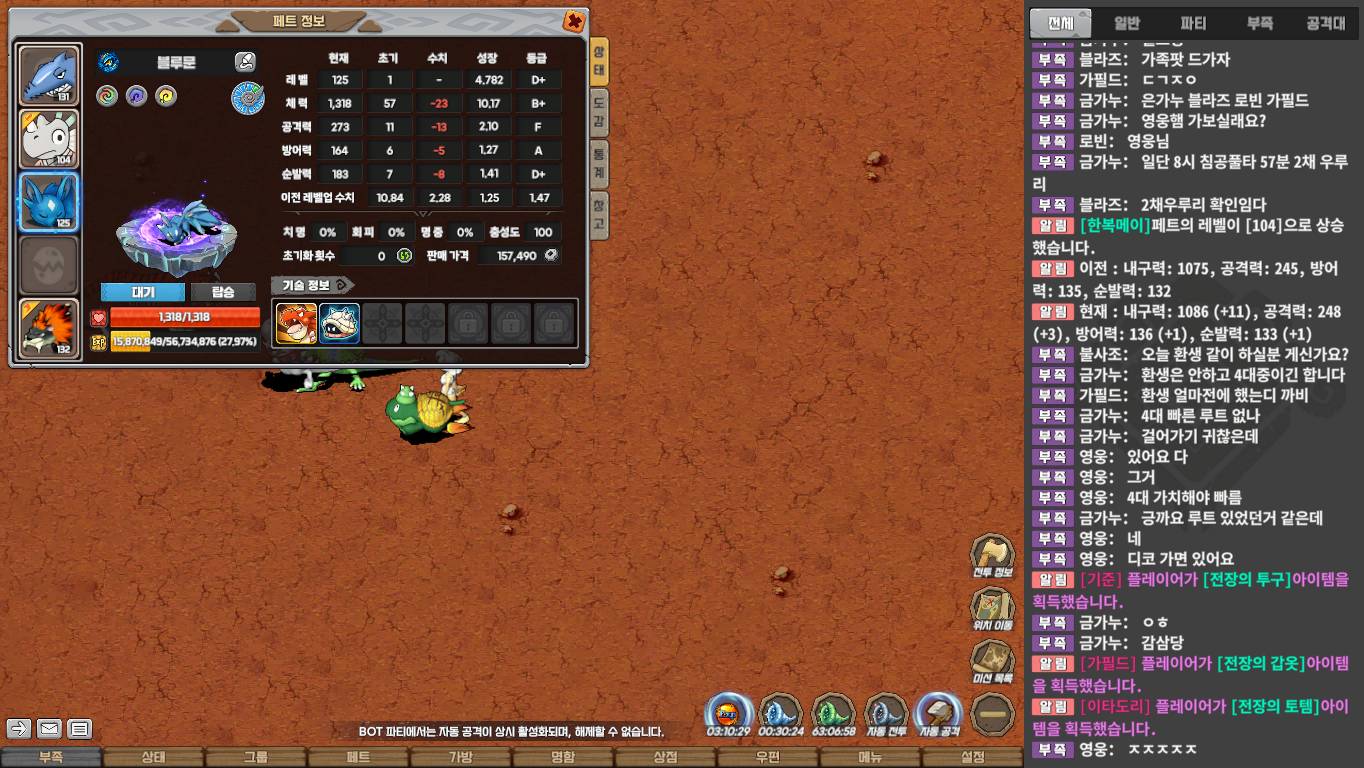Switch chat to the 파티 tab
The image size is (1364, 768).
[x=1193, y=23]
